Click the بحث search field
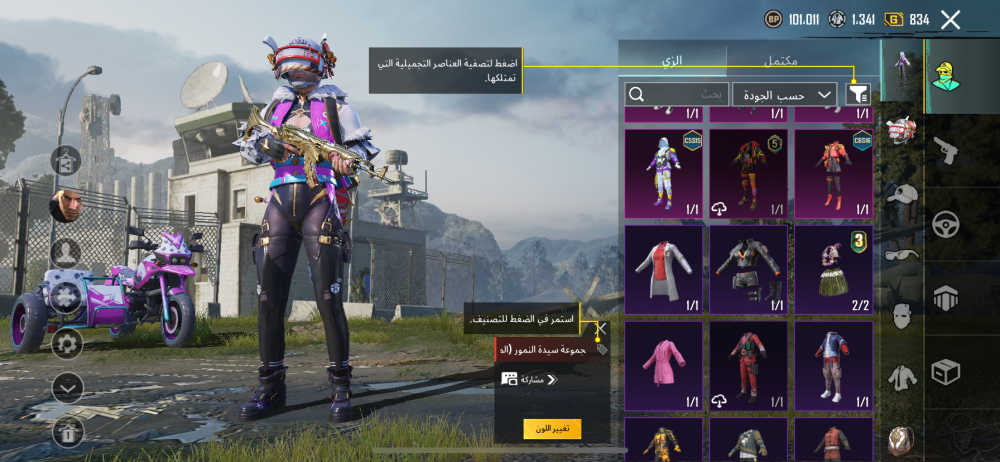This screenshot has height=462, width=1000. coord(677,94)
